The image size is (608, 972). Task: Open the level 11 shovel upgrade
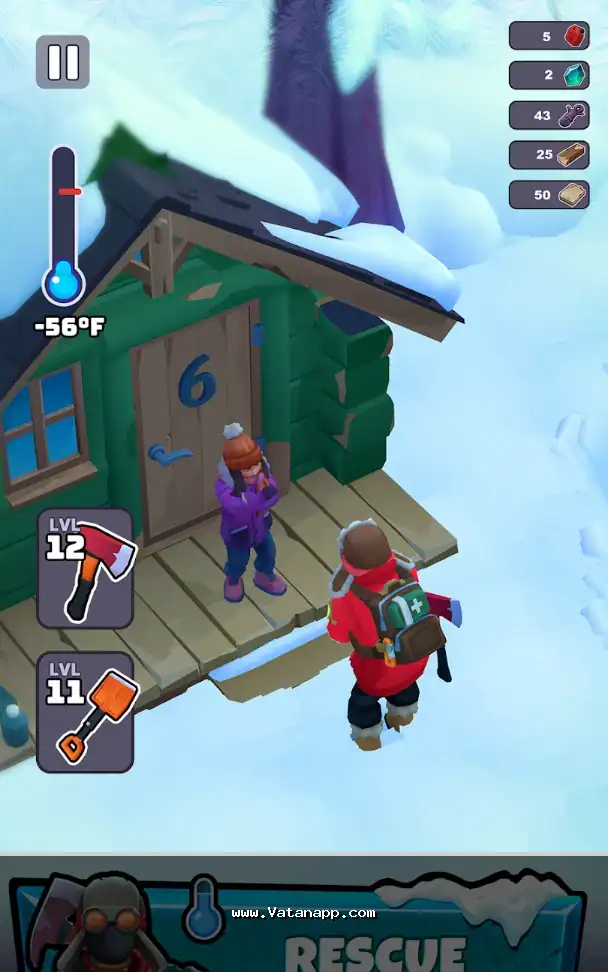pos(85,712)
